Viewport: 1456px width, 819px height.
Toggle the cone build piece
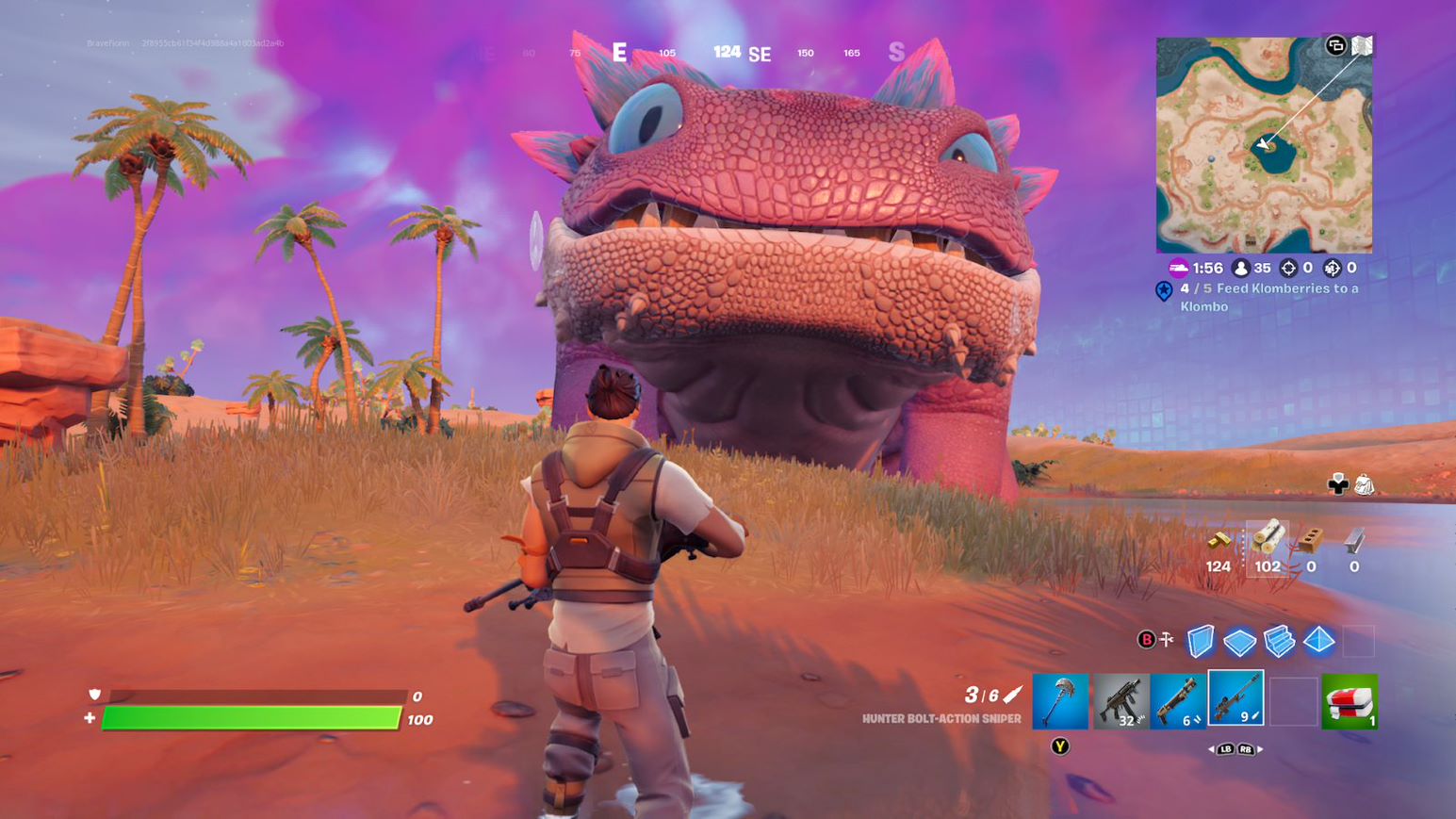pyautogui.click(x=1317, y=640)
